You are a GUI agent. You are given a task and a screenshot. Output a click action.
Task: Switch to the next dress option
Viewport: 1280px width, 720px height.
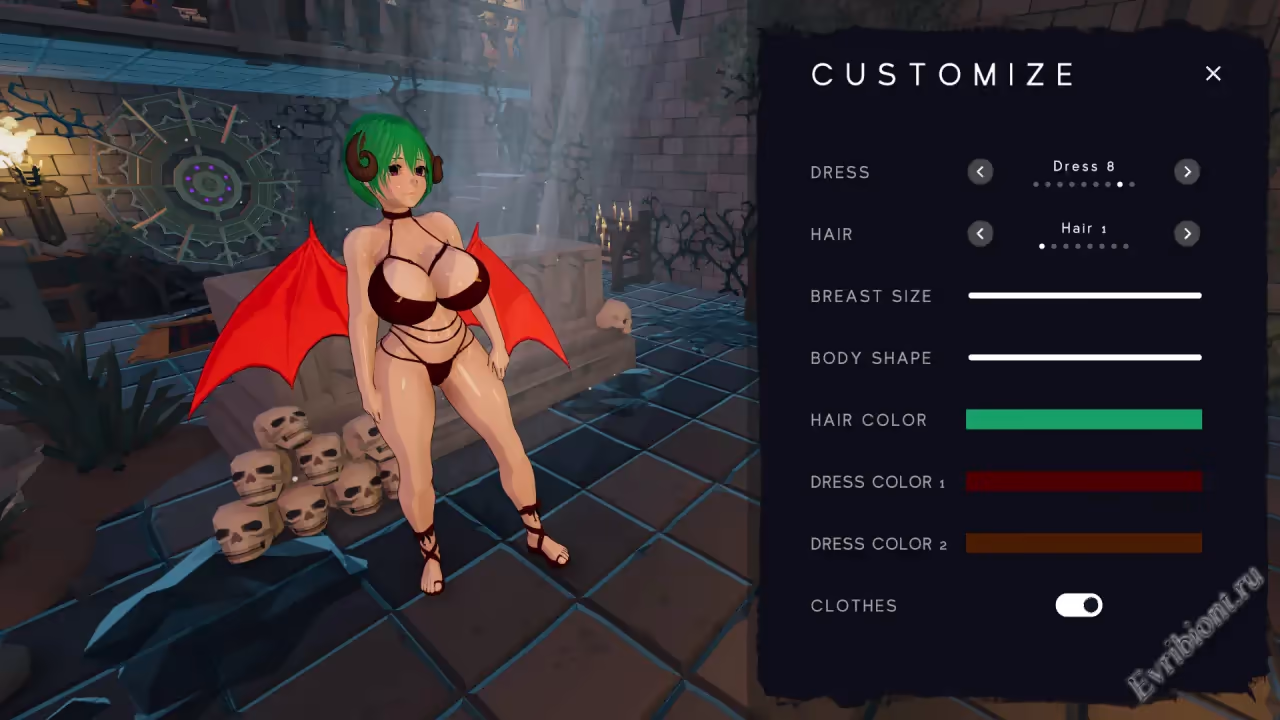[x=1187, y=172]
